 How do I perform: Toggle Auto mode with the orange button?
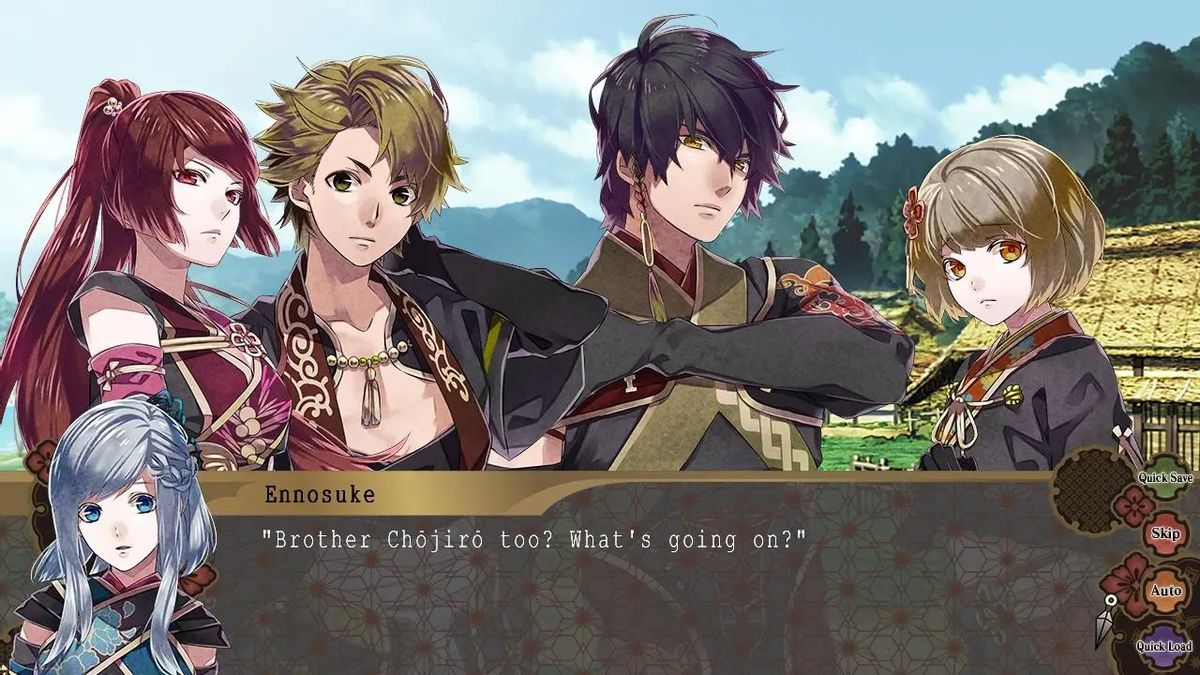[1165, 590]
